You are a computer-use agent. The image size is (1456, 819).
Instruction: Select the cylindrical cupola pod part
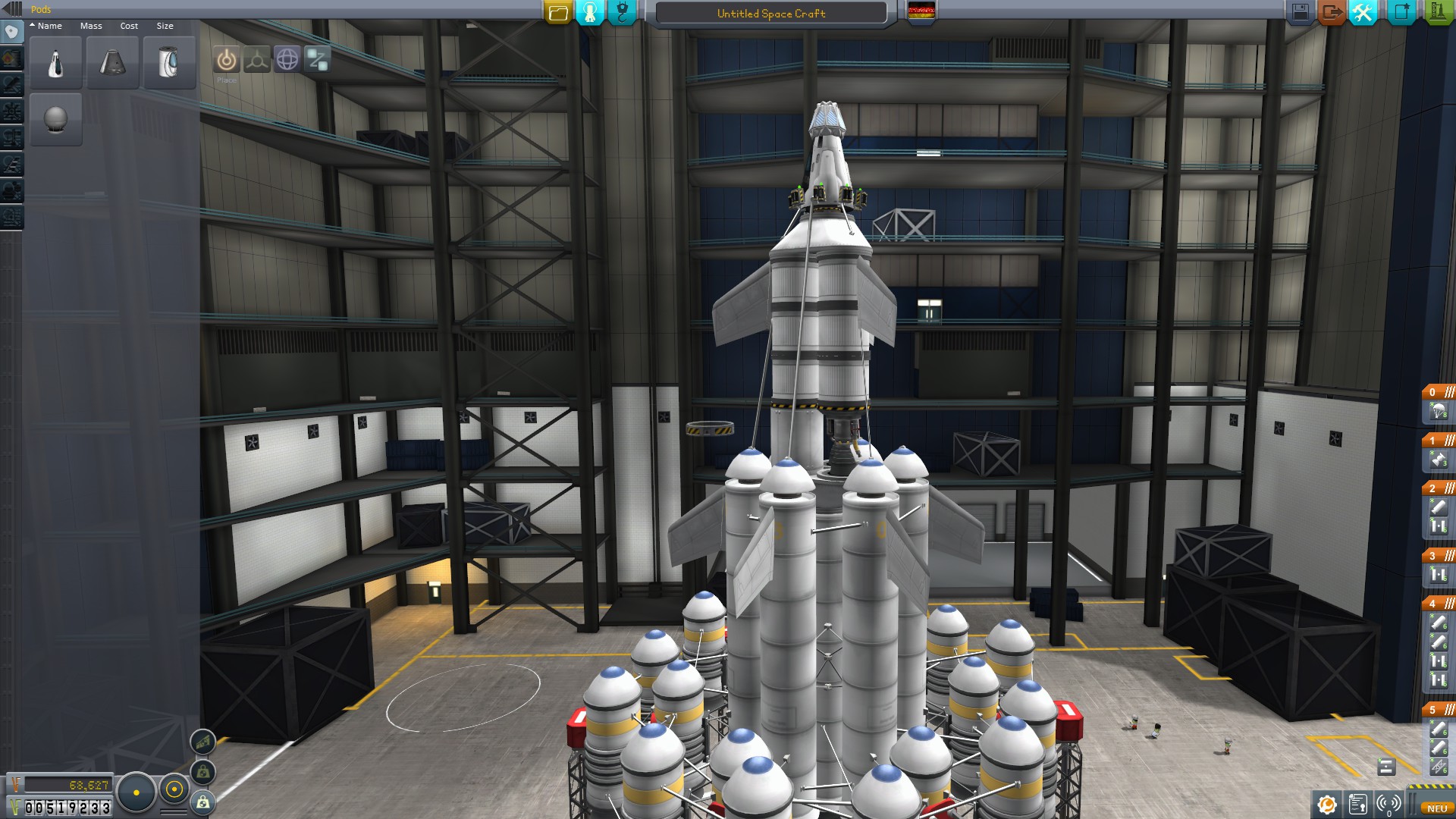(169, 63)
